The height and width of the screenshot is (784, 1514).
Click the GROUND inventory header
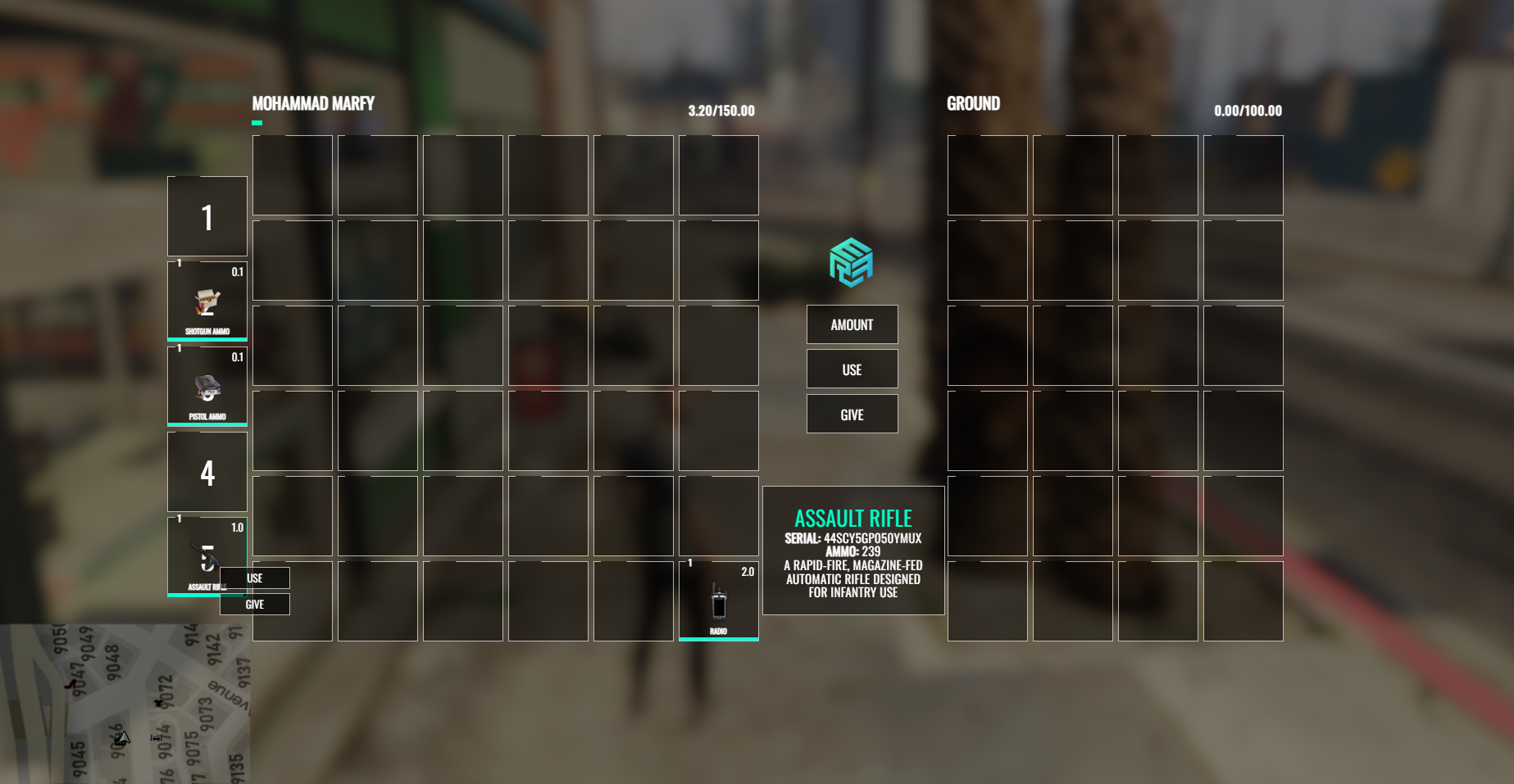pos(974,103)
